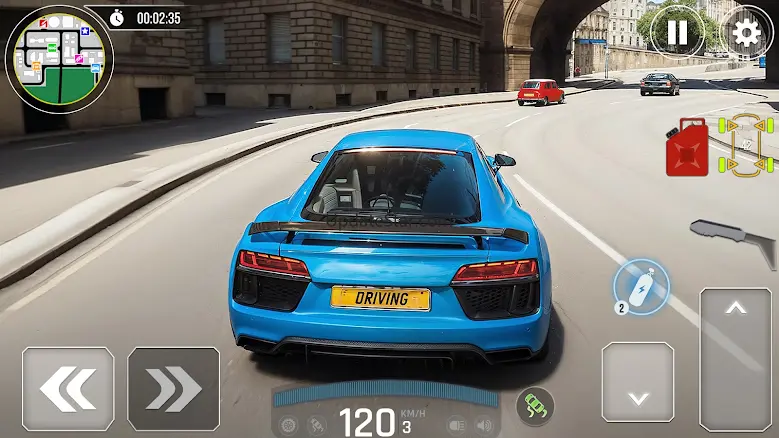The width and height of the screenshot is (779, 438).
Task: Toggle the green drift mode icon
Action: pyautogui.click(x=535, y=404)
